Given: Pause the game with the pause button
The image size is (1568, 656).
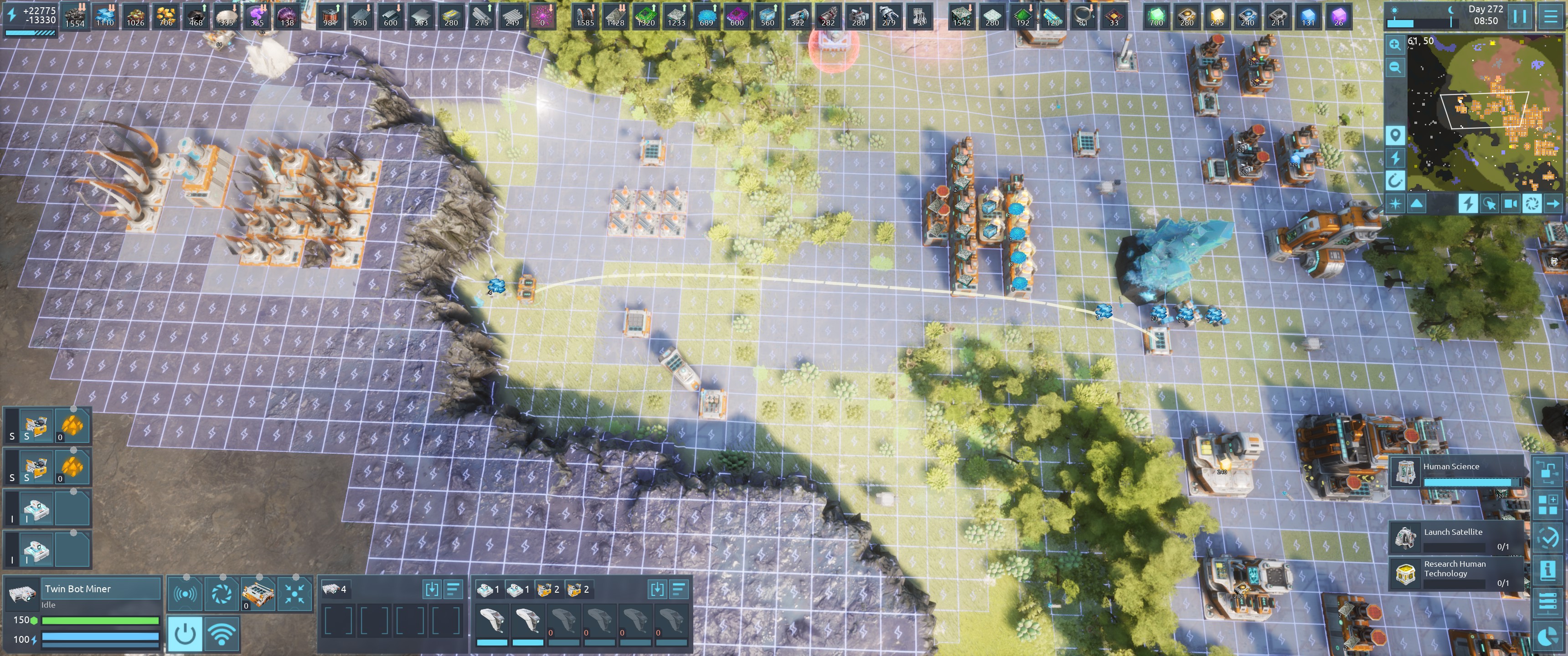Looking at the screenshot, I should click(1520, 16).
